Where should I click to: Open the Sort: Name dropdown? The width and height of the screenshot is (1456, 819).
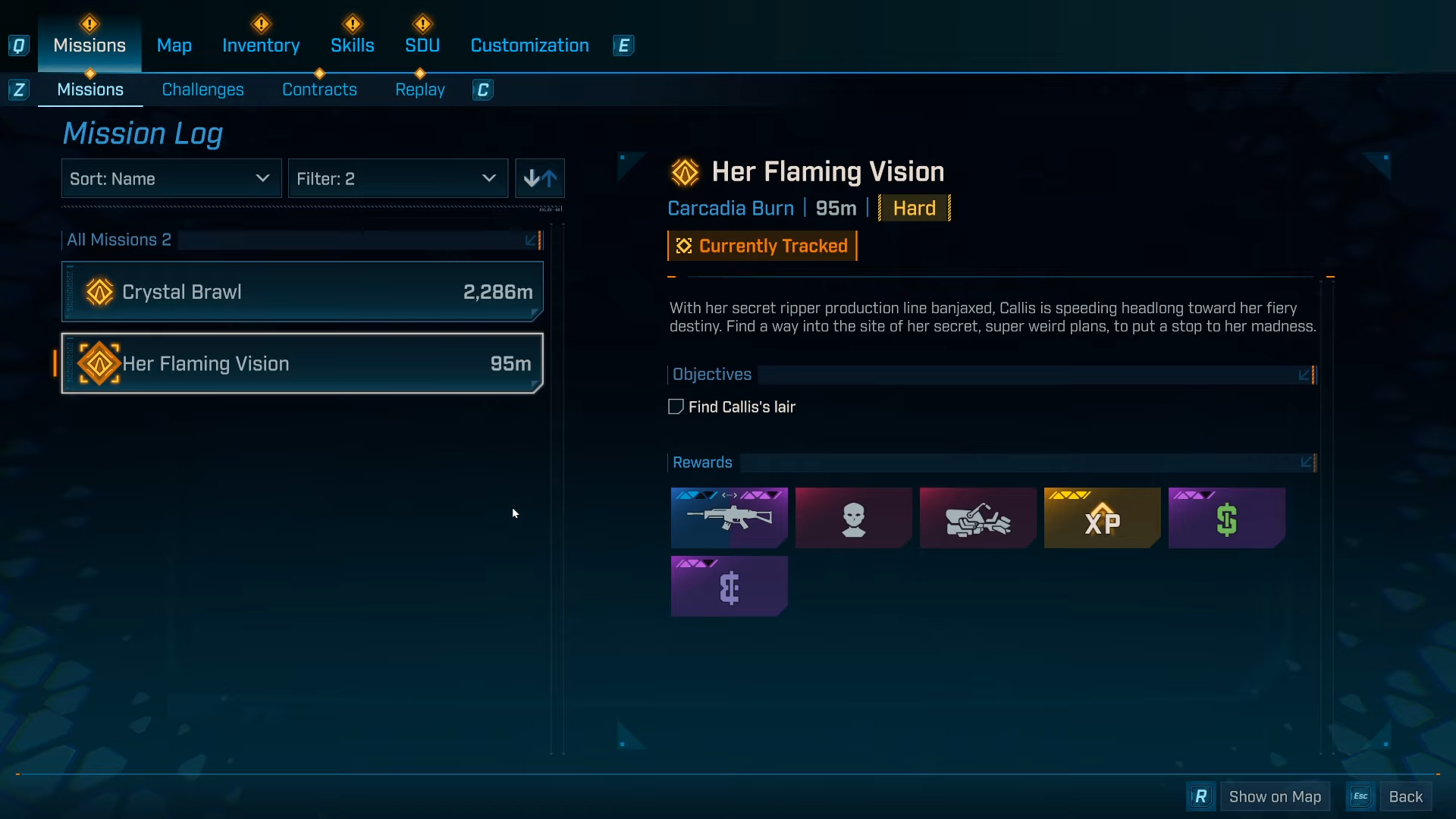(x=171, y=179)
